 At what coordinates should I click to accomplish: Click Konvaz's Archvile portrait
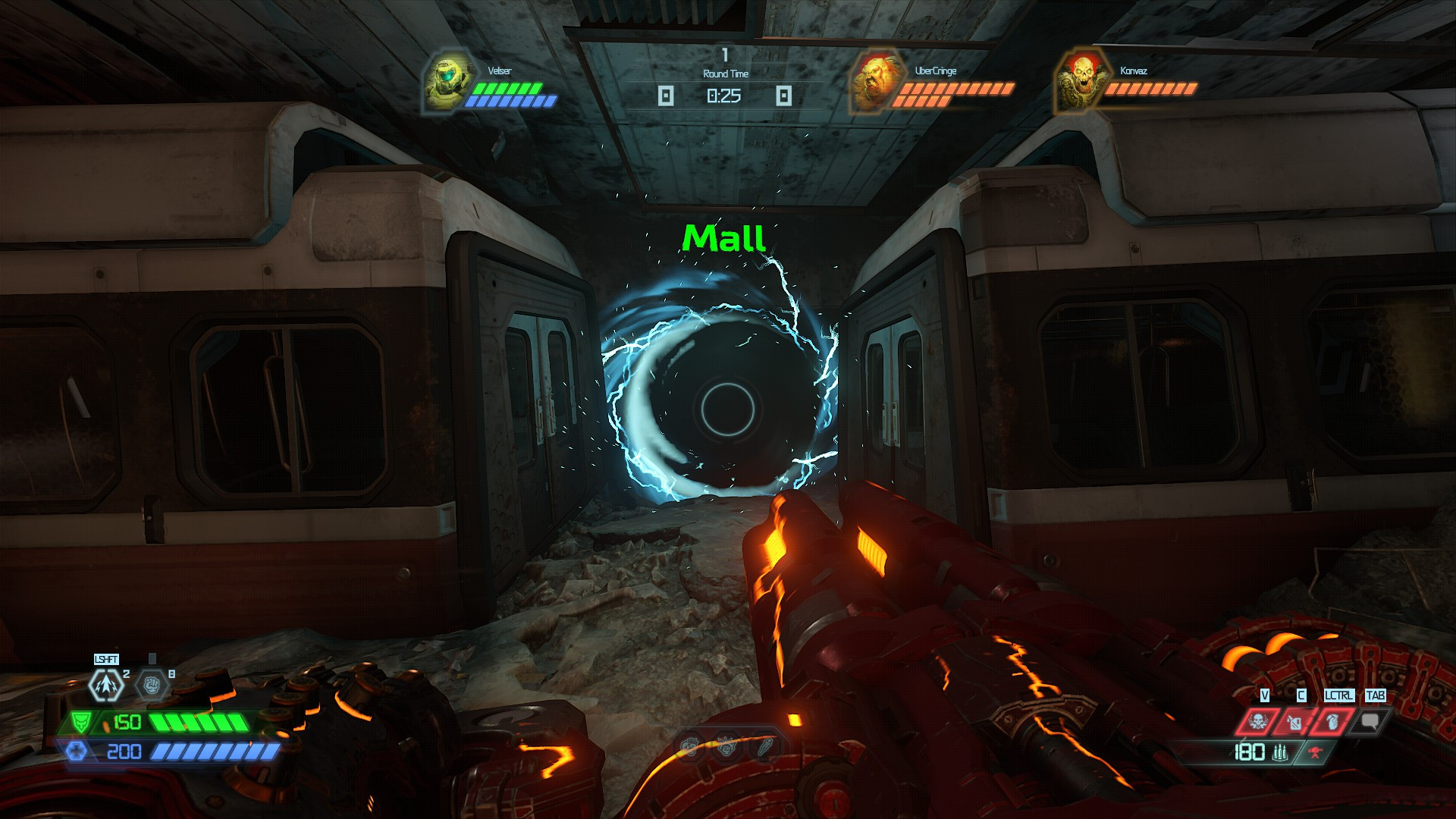[1082, 80]
